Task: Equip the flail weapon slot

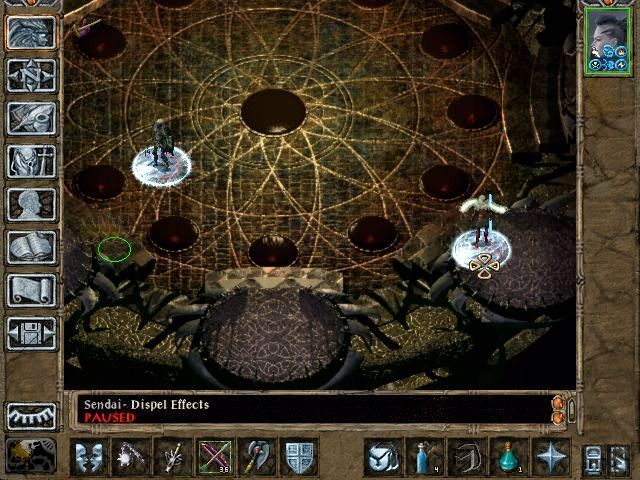Action: (x=131, y=457)
